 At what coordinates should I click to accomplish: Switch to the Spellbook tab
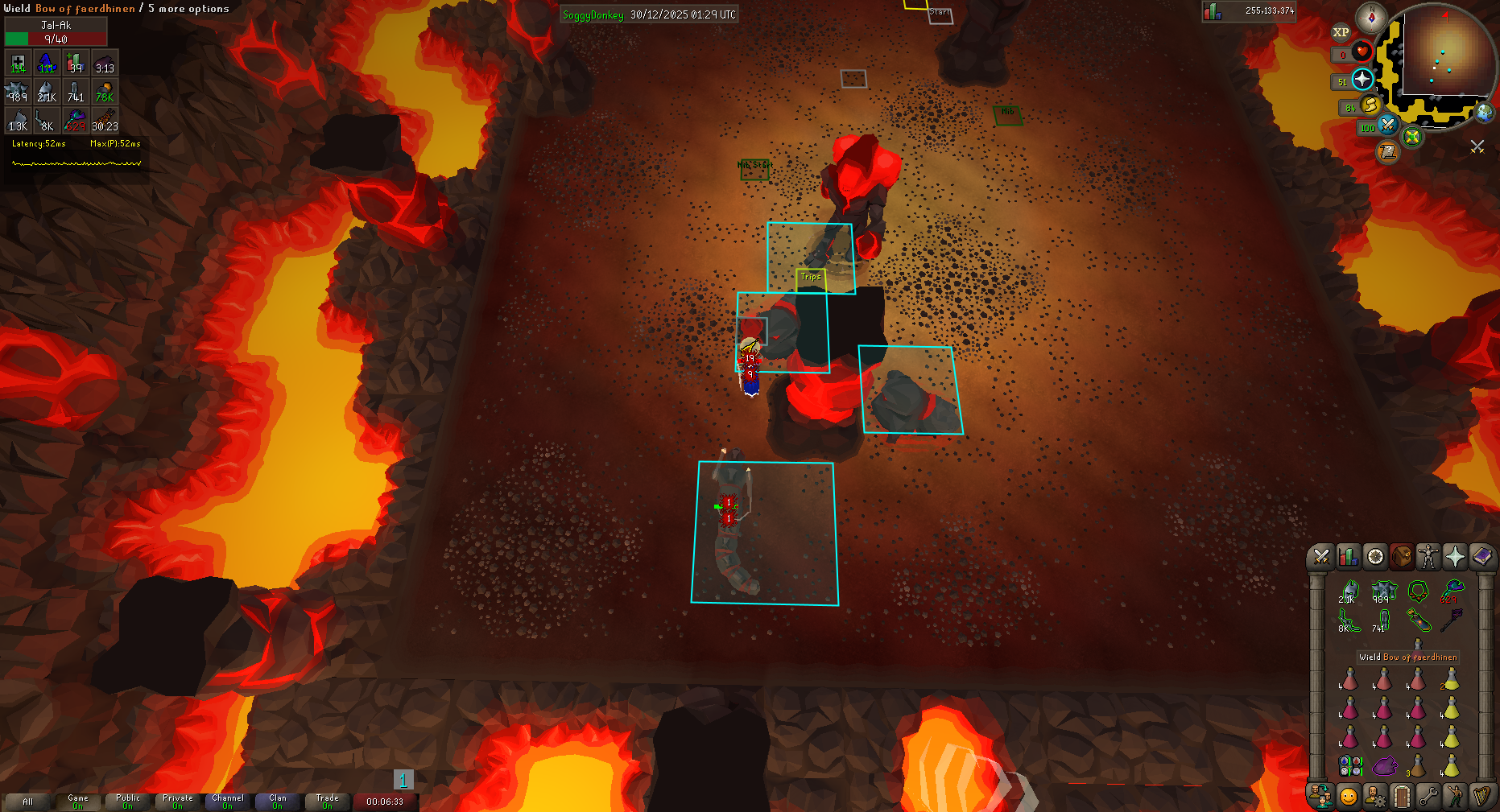point(1481,556)
